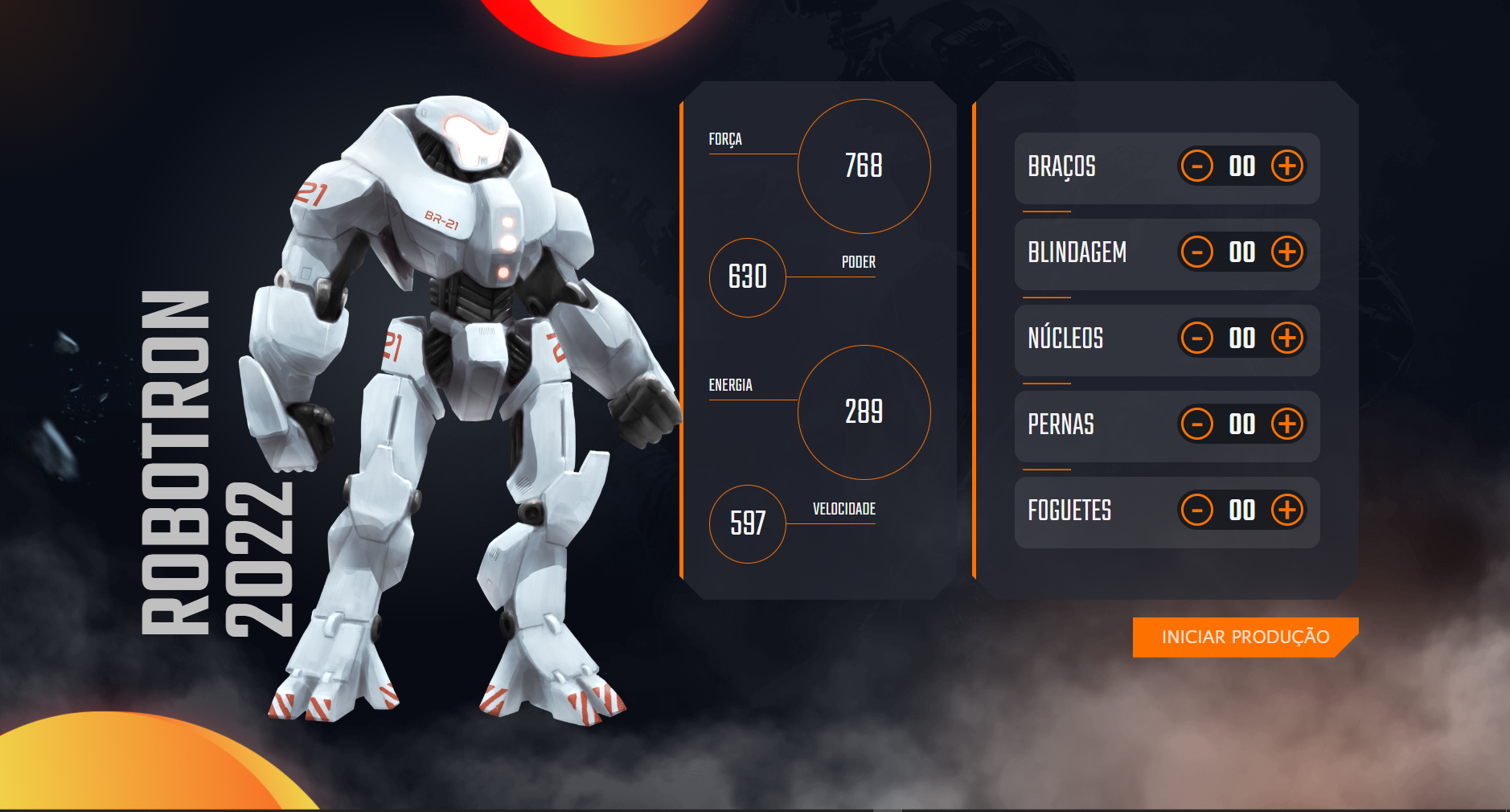Click the plus icon next to PERNAS
Screen dimensions: 1510x812
(1288, 425)
